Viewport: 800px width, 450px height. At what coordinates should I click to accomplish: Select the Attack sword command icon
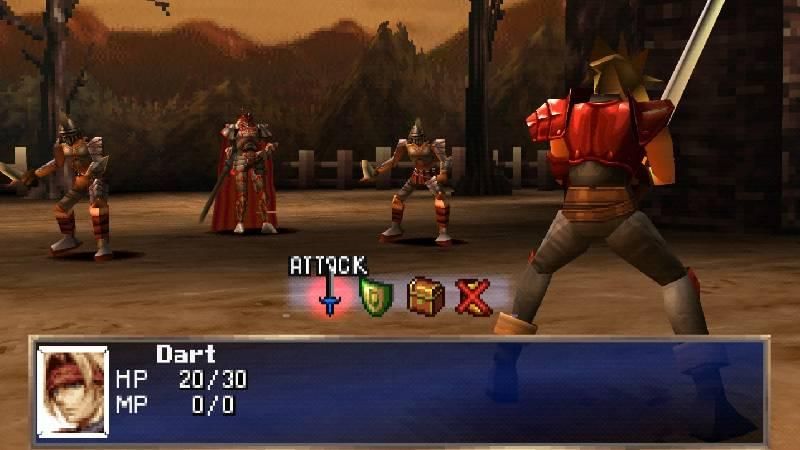(328, 297)
